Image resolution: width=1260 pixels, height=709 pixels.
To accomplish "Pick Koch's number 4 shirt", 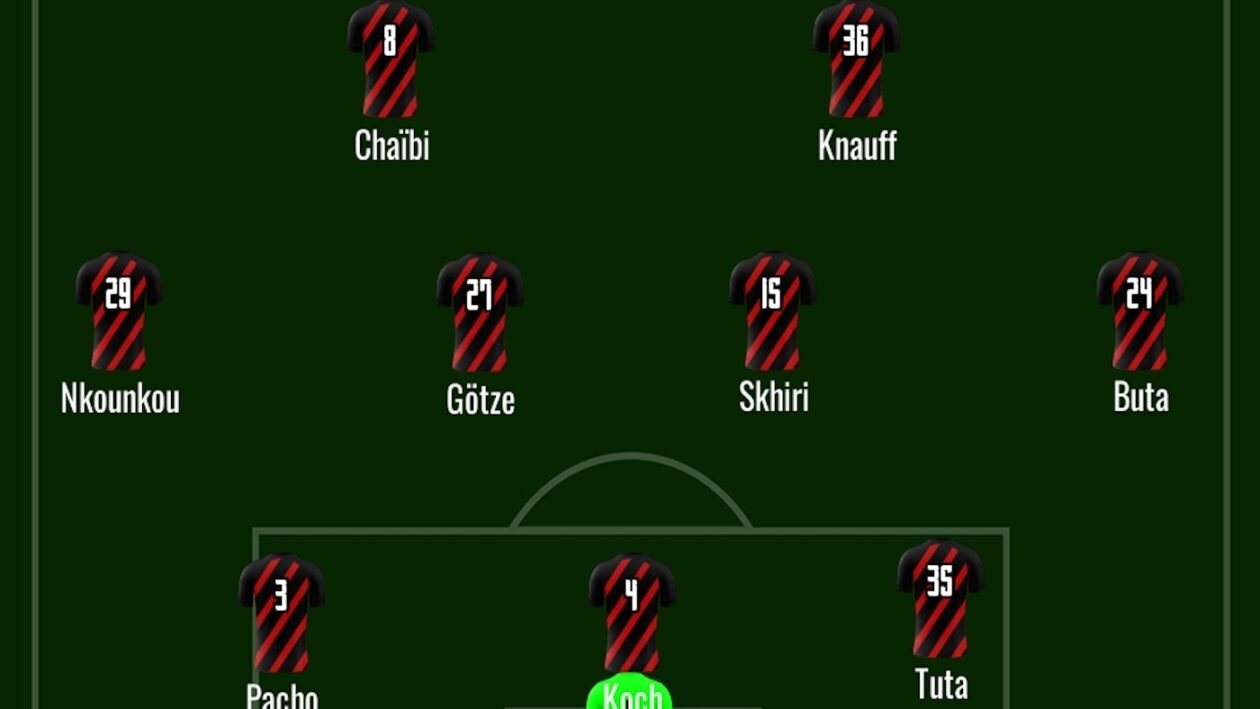I will 631,613.
